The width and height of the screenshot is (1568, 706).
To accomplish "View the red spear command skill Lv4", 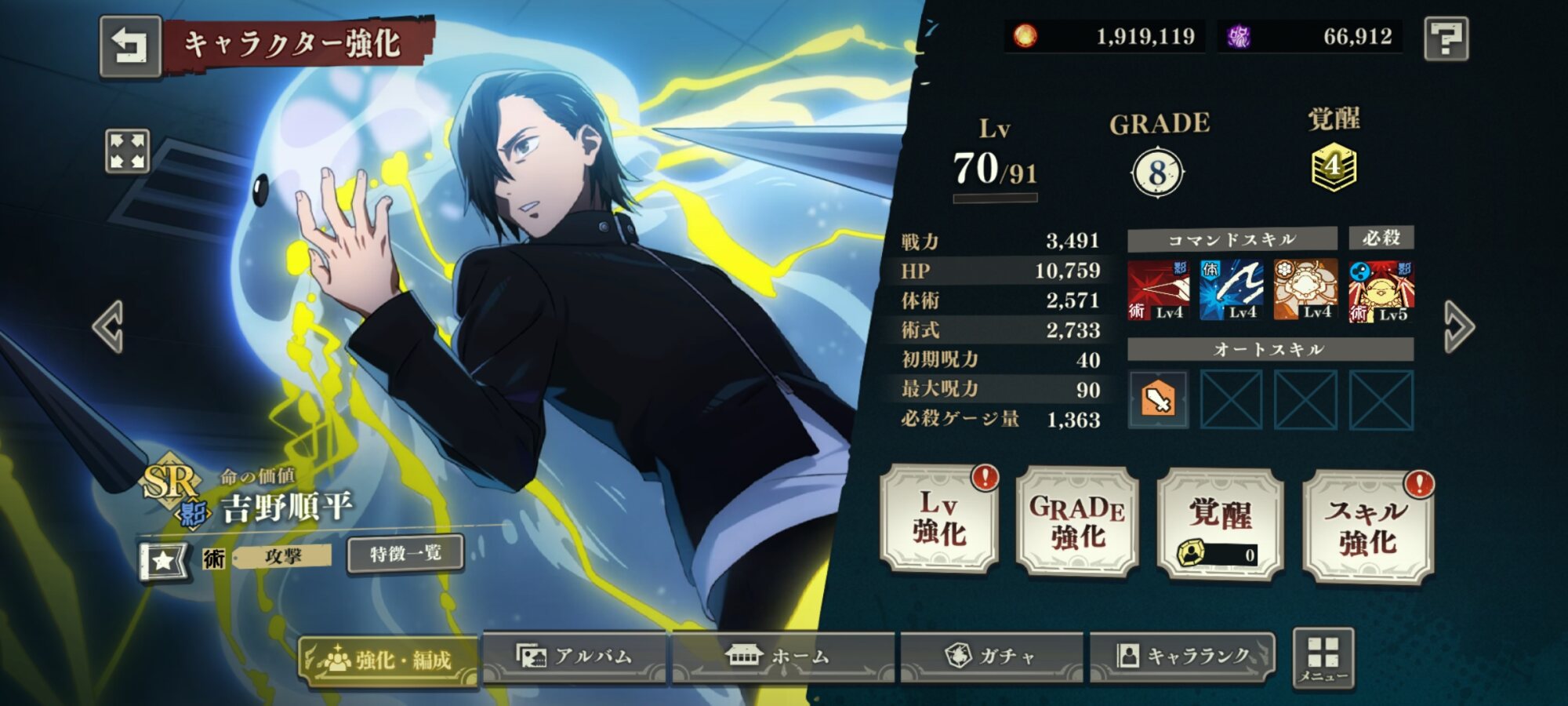I will [x=1158, y=290].
